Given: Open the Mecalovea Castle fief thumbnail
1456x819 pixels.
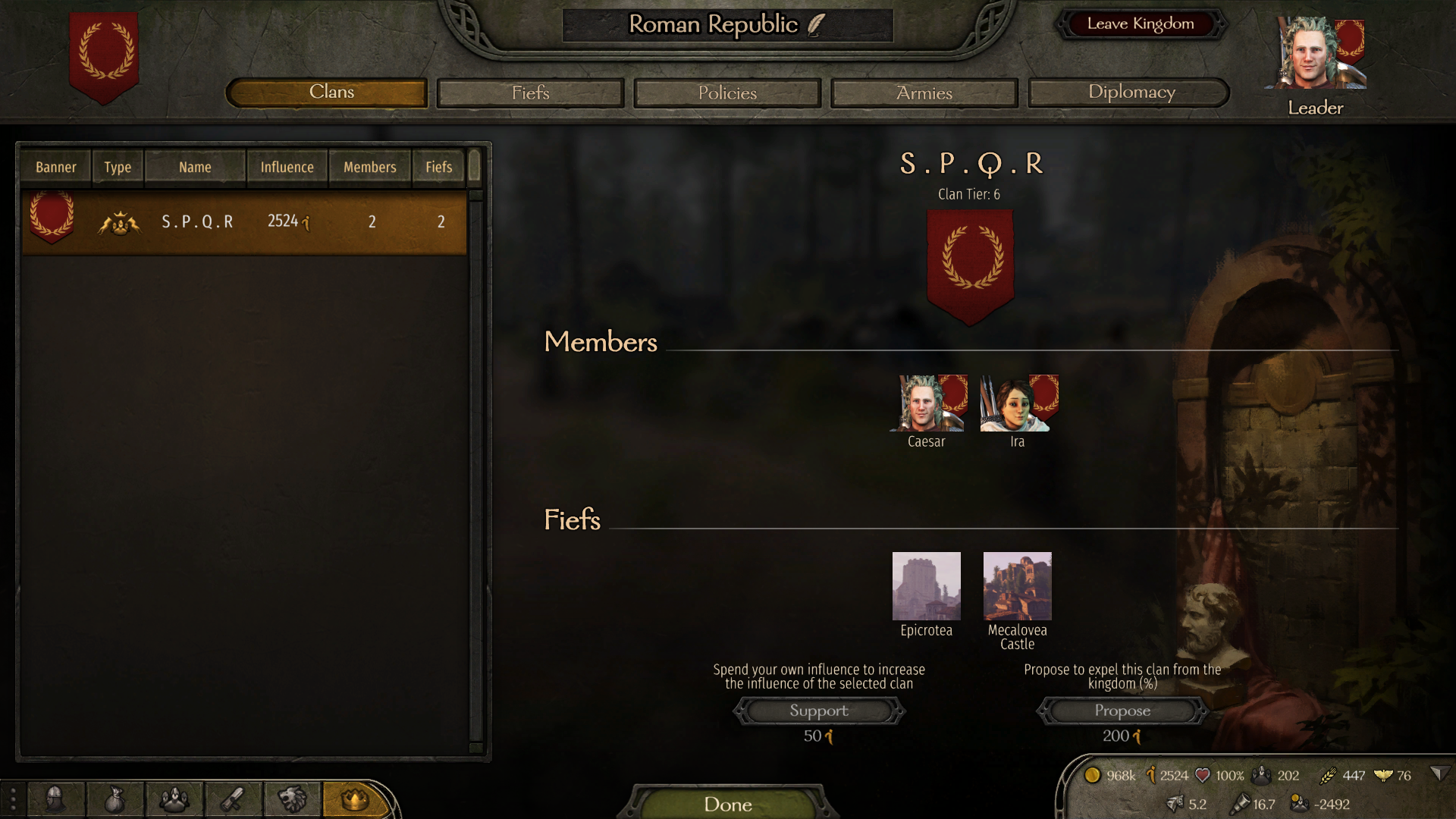Looking at the screenshot, I should click(1017, 586).
